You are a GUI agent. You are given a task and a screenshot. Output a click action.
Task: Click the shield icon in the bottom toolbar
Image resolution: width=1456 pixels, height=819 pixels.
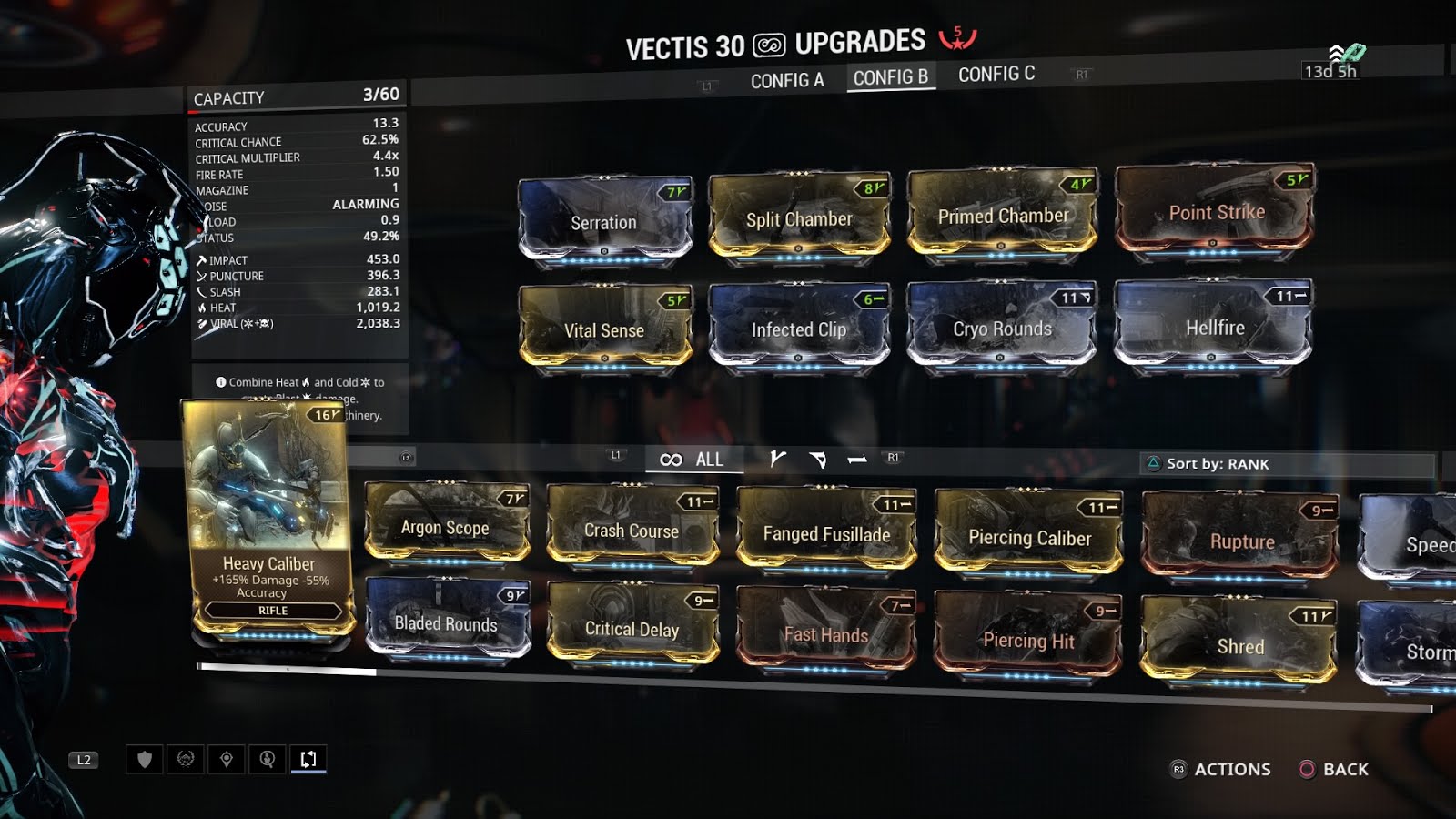[x=145, y=760]
